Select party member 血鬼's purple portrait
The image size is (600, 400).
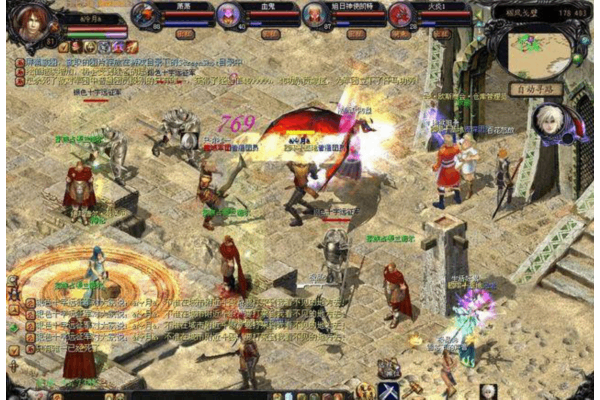pyautogui.click(x=230, y=15)
